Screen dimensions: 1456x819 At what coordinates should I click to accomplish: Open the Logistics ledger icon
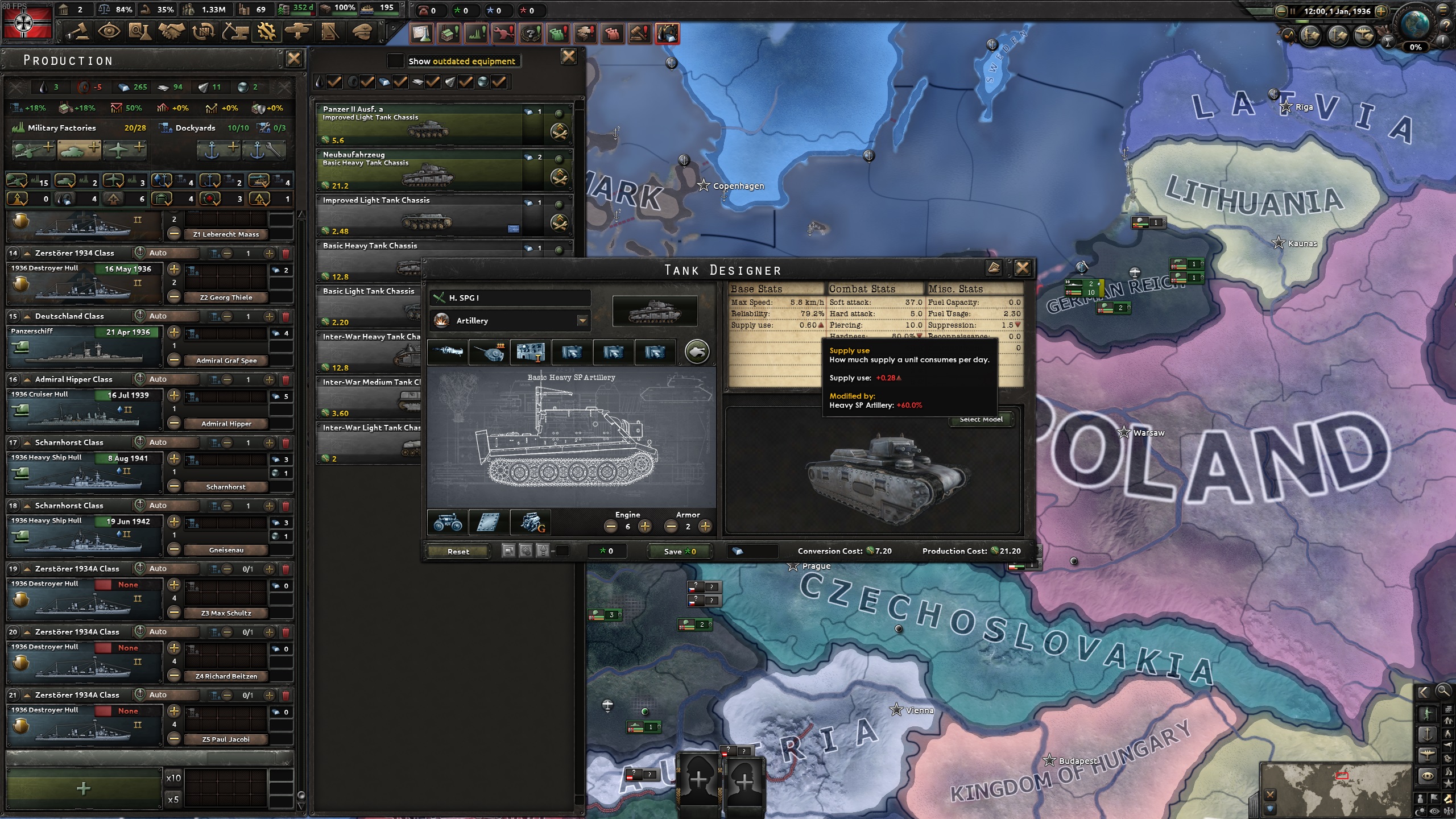(330, 32)
